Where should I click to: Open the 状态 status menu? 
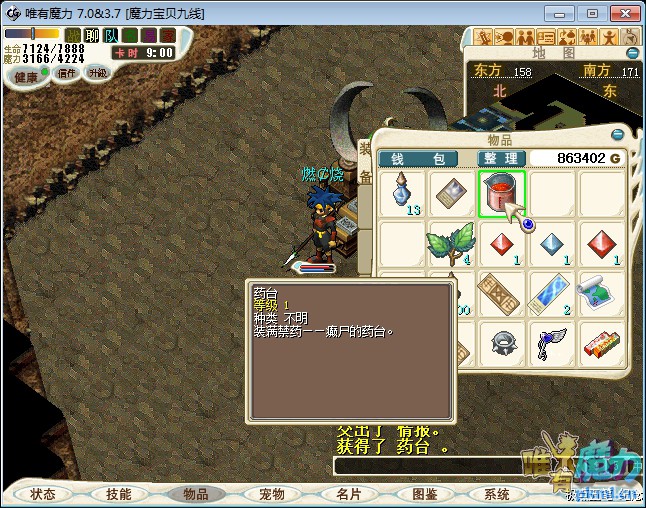point(43,494)
